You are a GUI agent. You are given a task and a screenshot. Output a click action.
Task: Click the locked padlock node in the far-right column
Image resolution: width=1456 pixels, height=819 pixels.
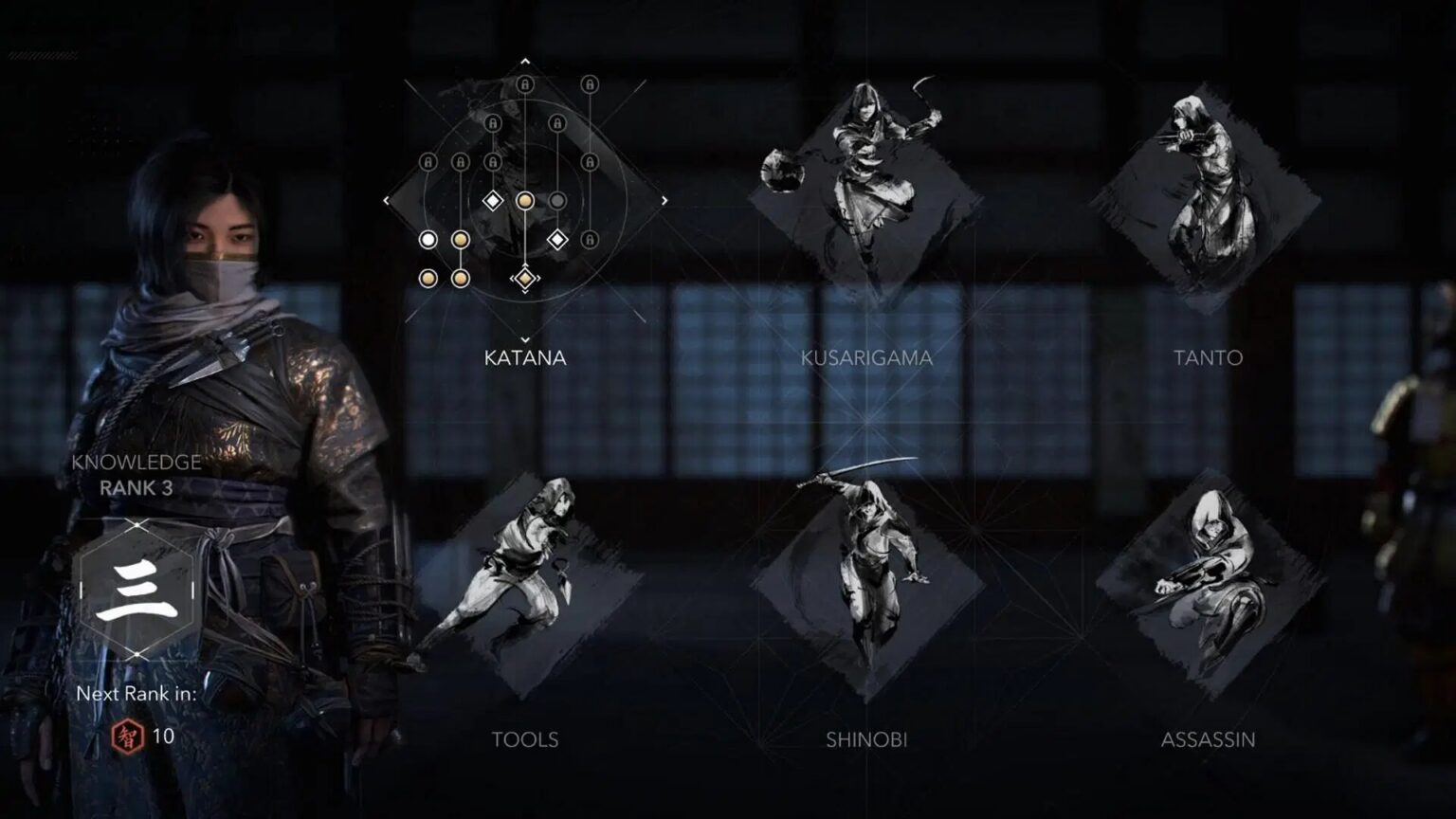pos(591,160)
